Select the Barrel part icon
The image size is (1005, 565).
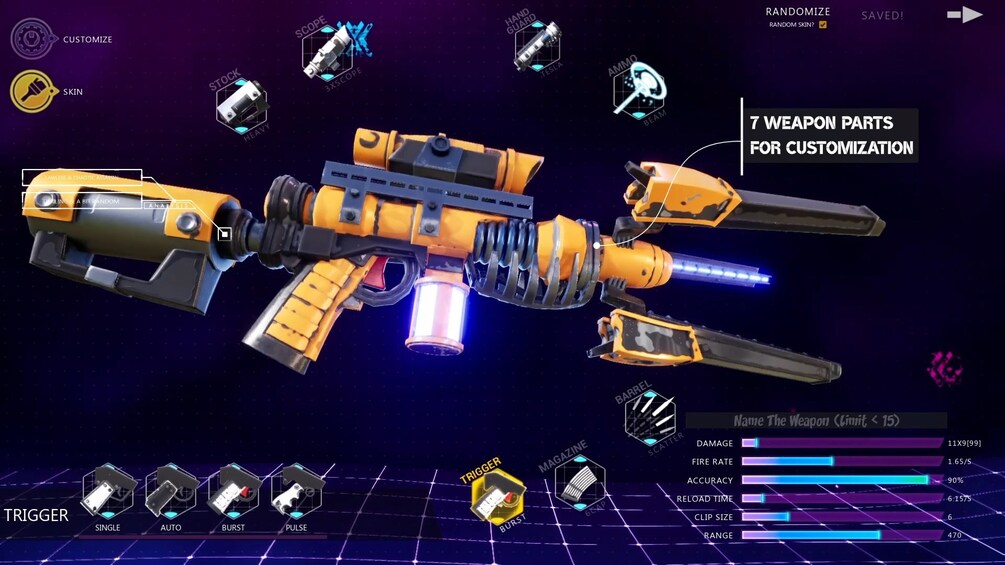(650, 416)
